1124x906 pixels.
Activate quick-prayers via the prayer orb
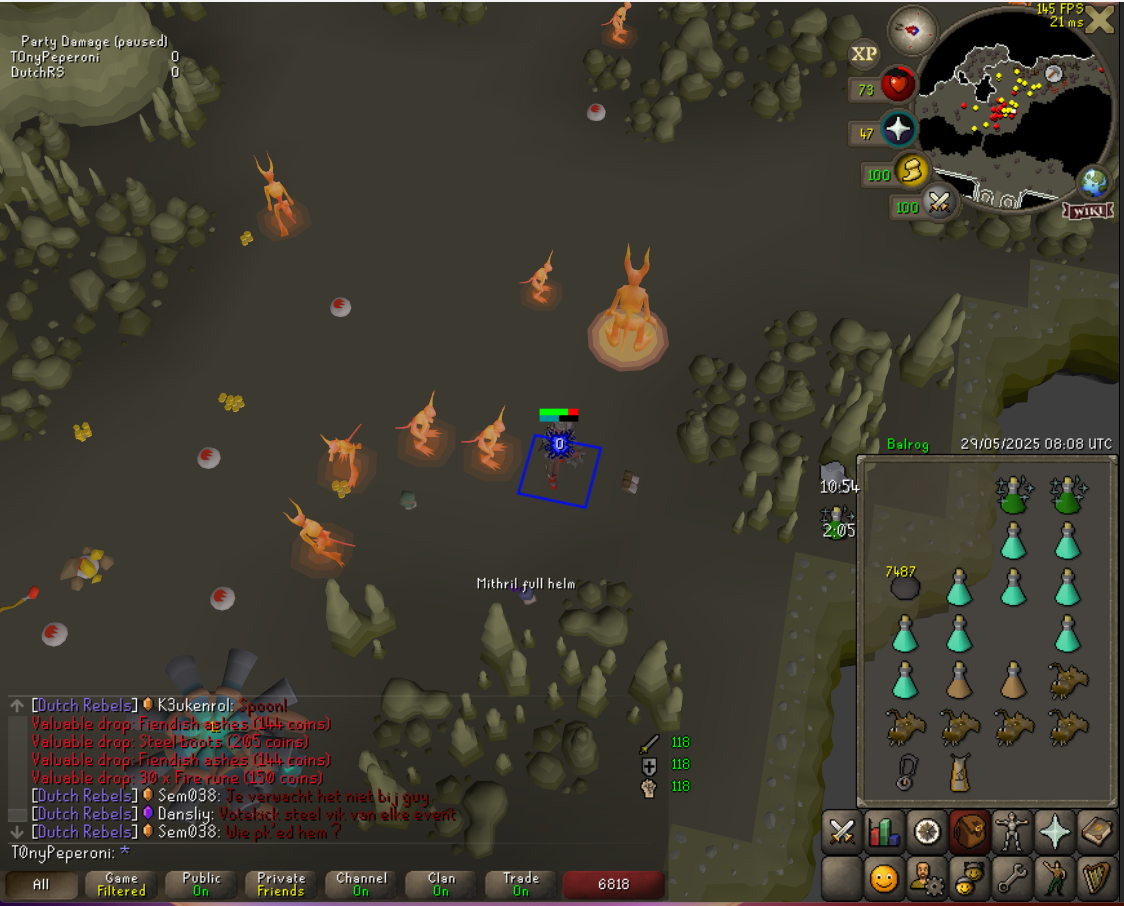(x=898, y=130)
